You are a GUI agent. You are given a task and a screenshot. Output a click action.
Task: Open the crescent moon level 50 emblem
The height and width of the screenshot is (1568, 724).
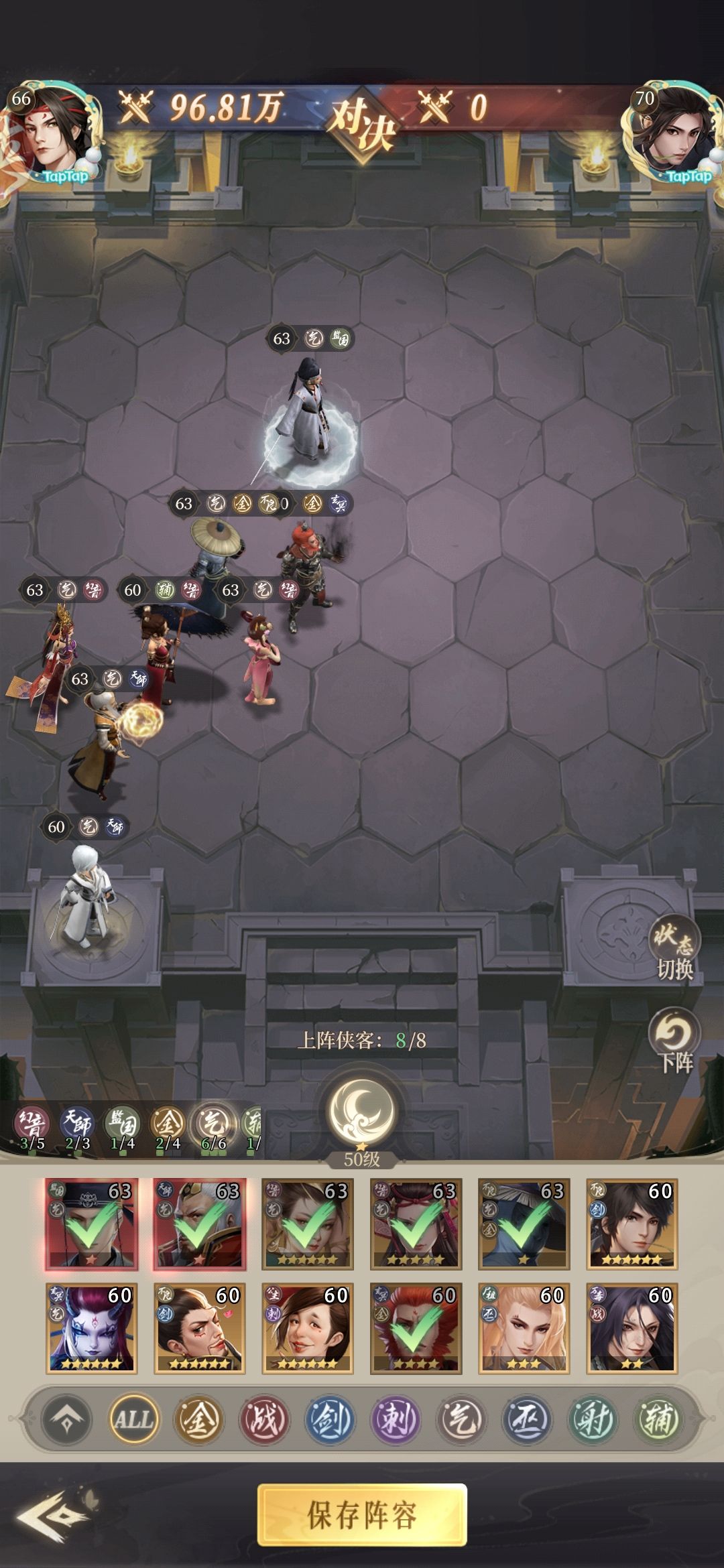(x=362, y=1112)
